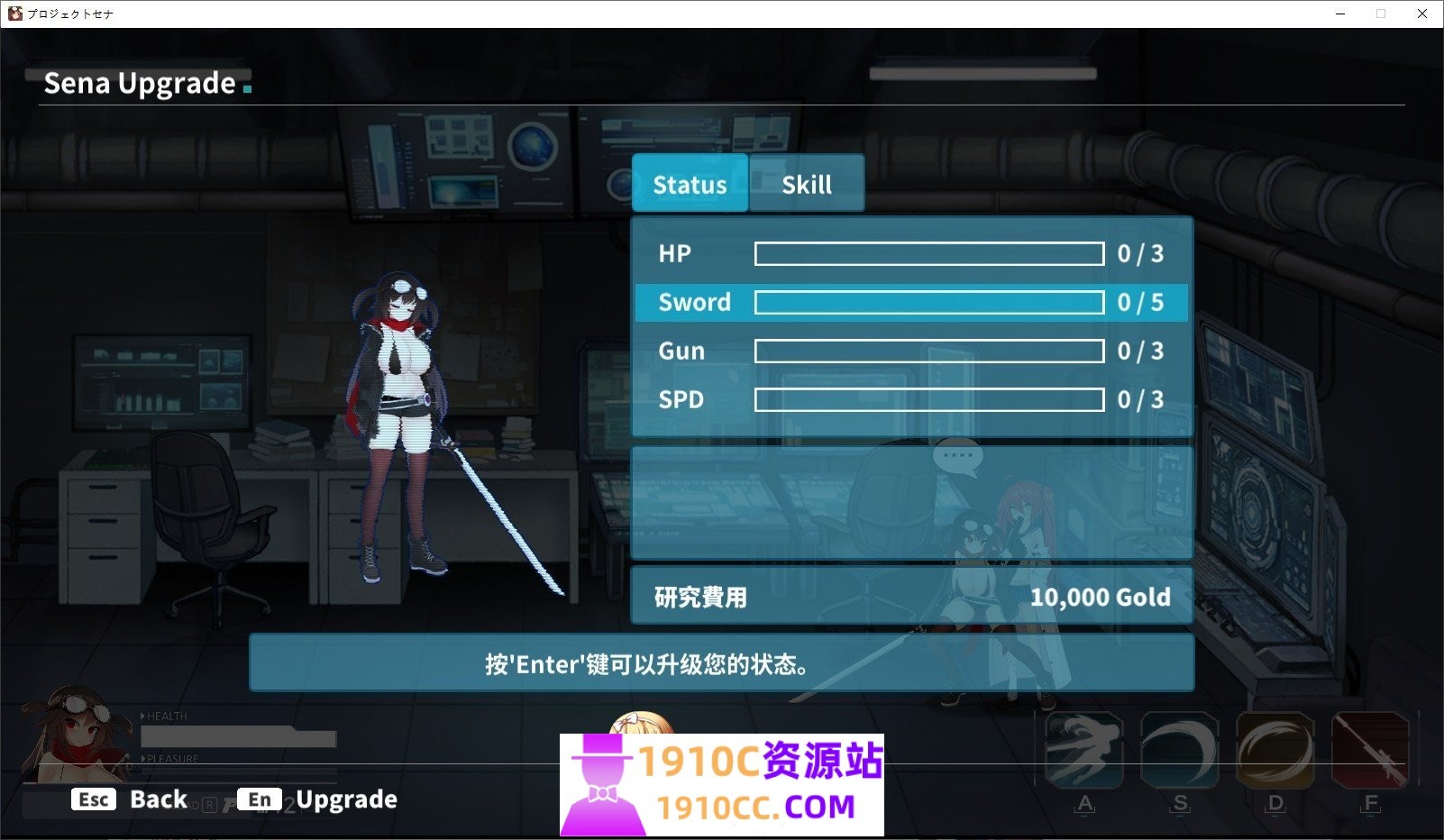Select the crescent slash skill icon above key S
1444x840 pixels.
click(1181, 753)
